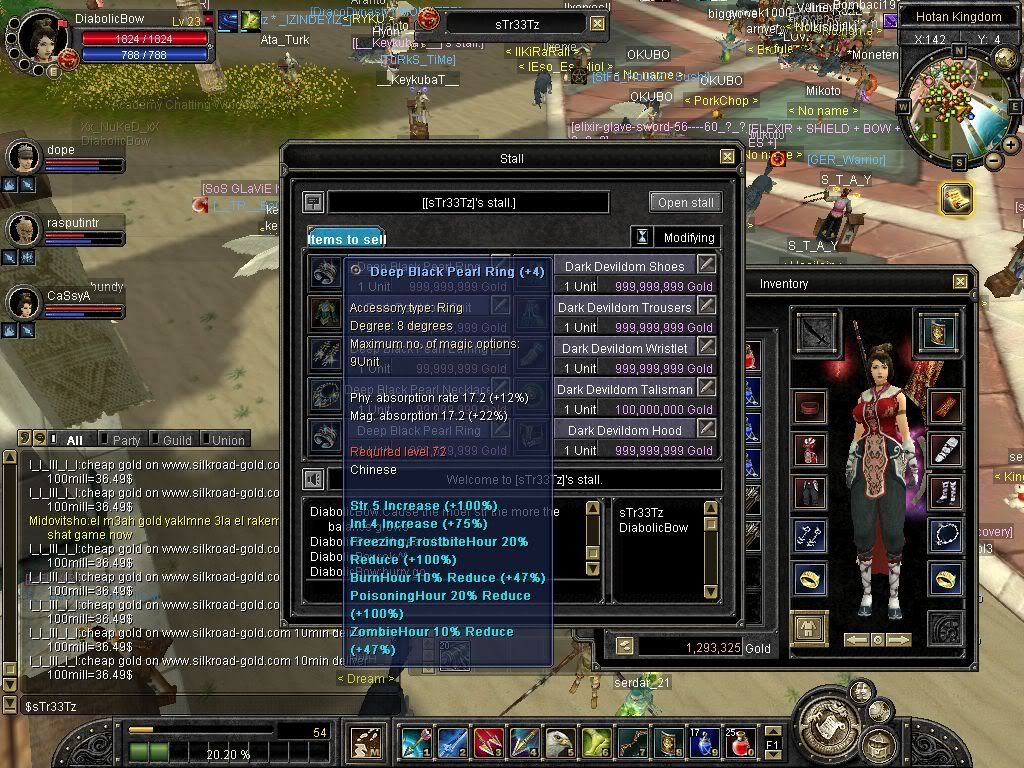The width and height of the screenshot is (1024, 768).
Task: Use the red health potion hotbar slot
Action: pyautogui.click(x=741, y=743)
